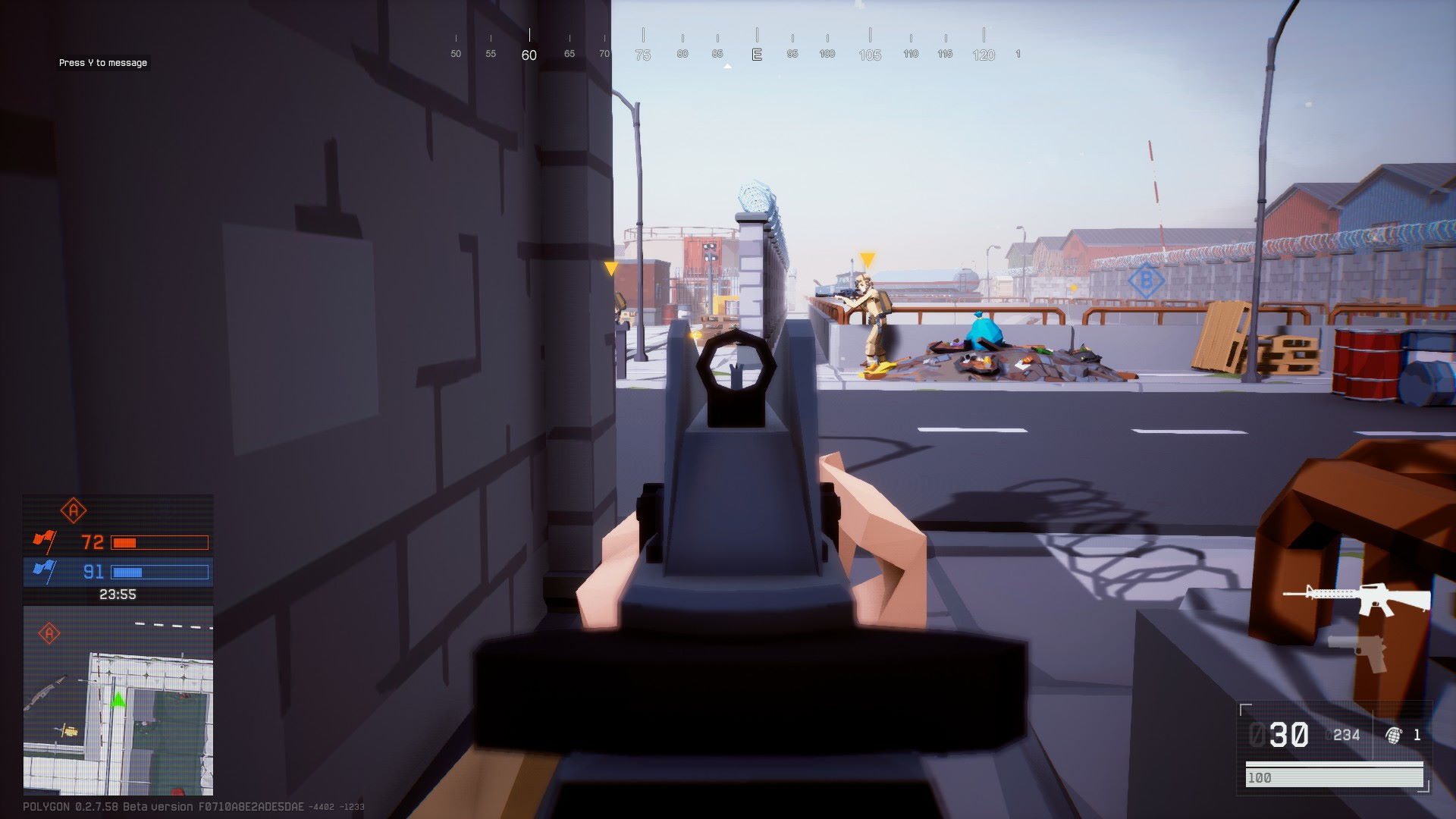1456x819 pixels.
Task: Click the blue B objective marker
Action: (x=1146, y=281)
